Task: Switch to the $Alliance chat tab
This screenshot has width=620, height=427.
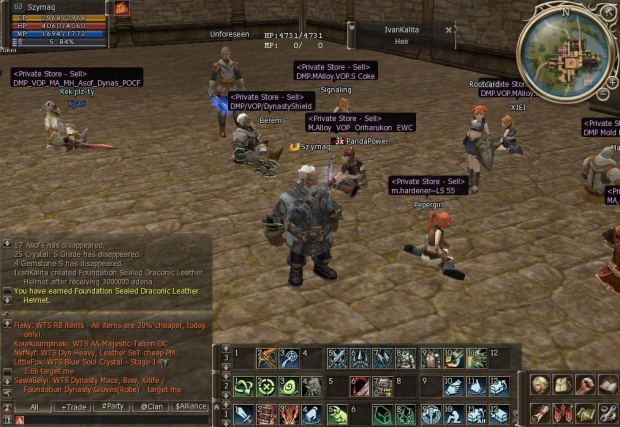Action: point(190,407)
